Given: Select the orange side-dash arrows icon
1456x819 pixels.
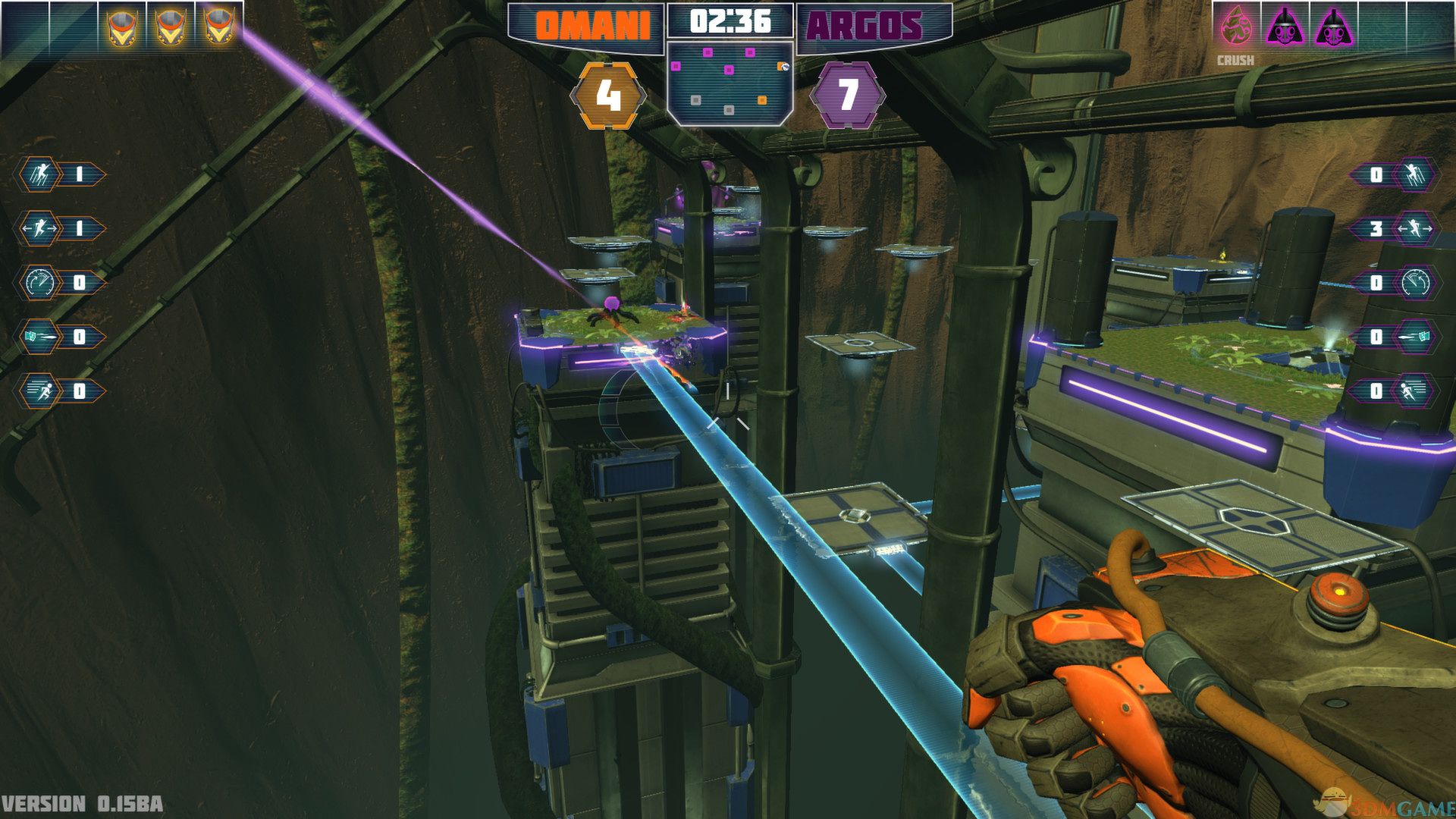Looking at the screenshot, I should coord(39,229).
